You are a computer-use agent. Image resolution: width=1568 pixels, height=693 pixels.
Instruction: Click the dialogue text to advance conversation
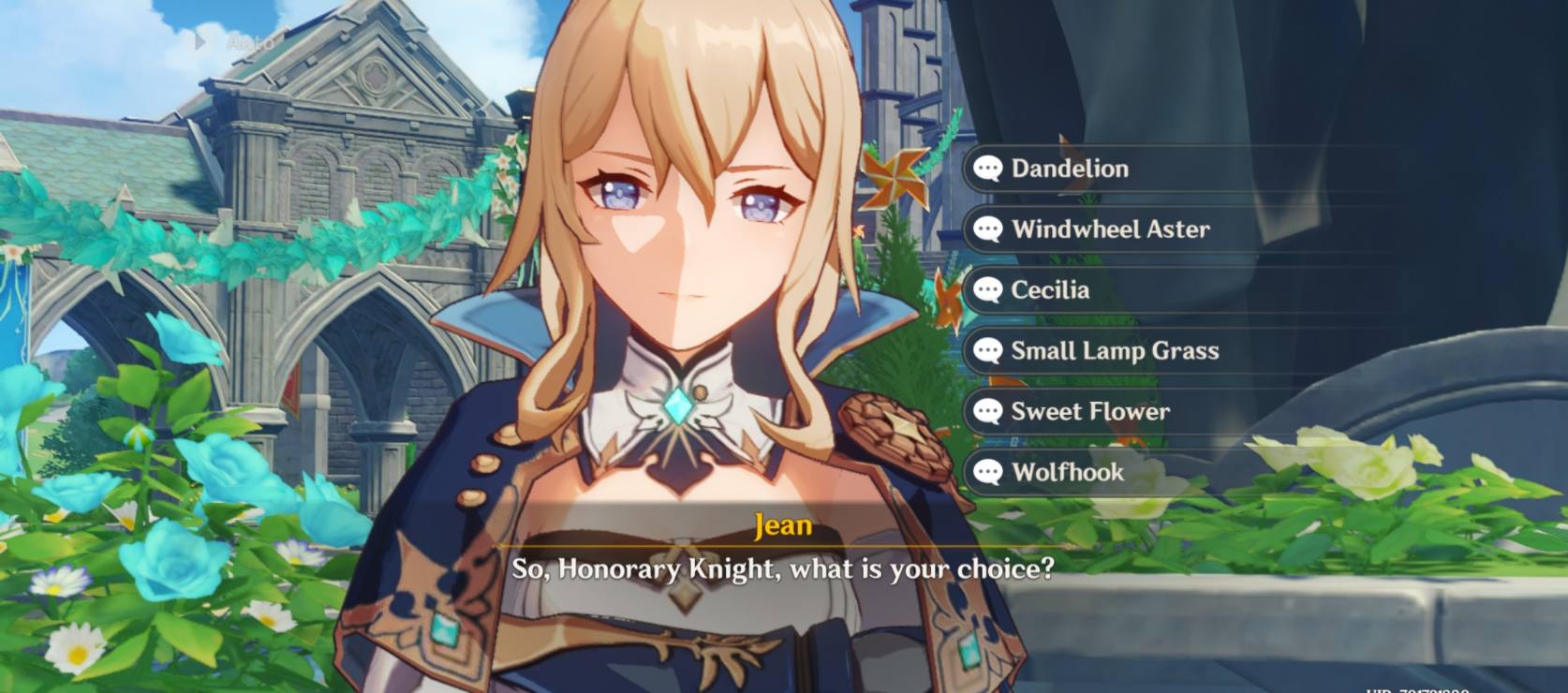(784, 565)
